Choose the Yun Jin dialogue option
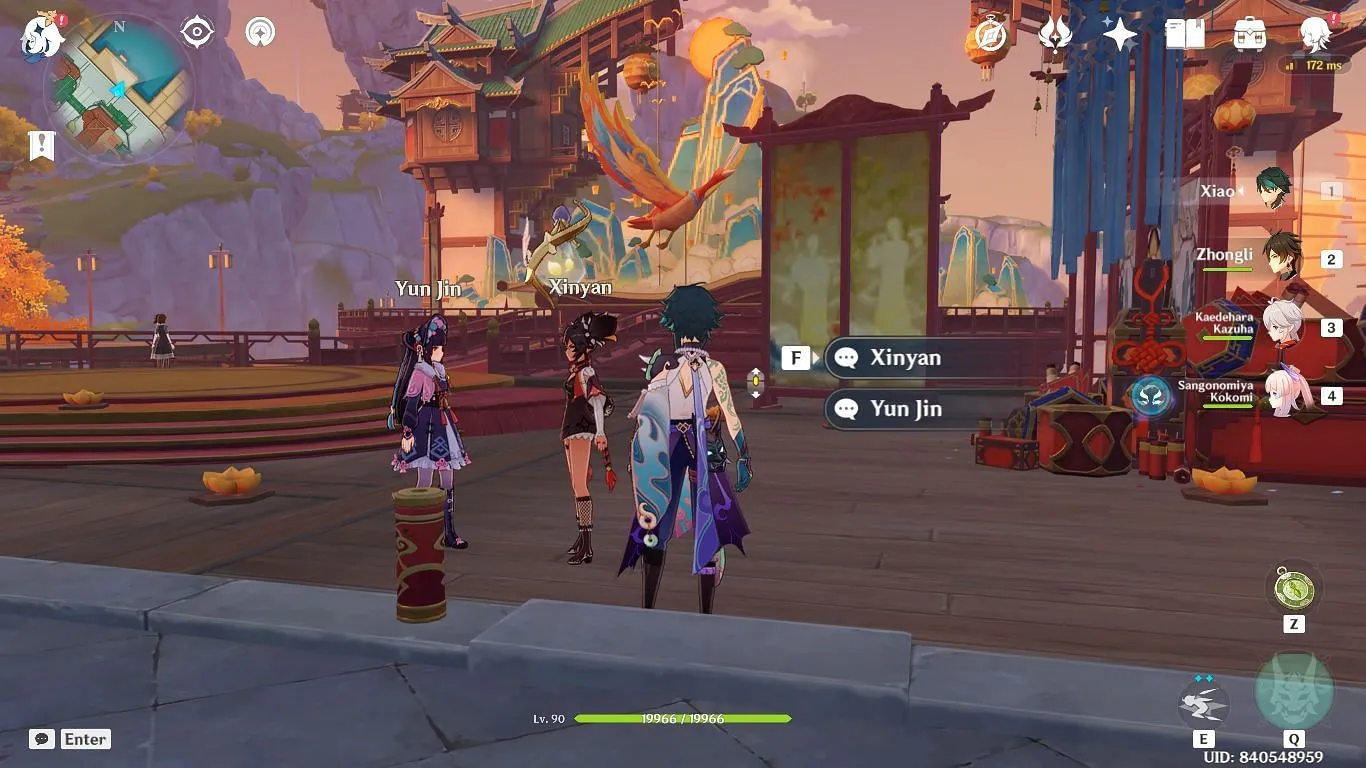This screenshot has height=768, width=1366. [905, 408]
